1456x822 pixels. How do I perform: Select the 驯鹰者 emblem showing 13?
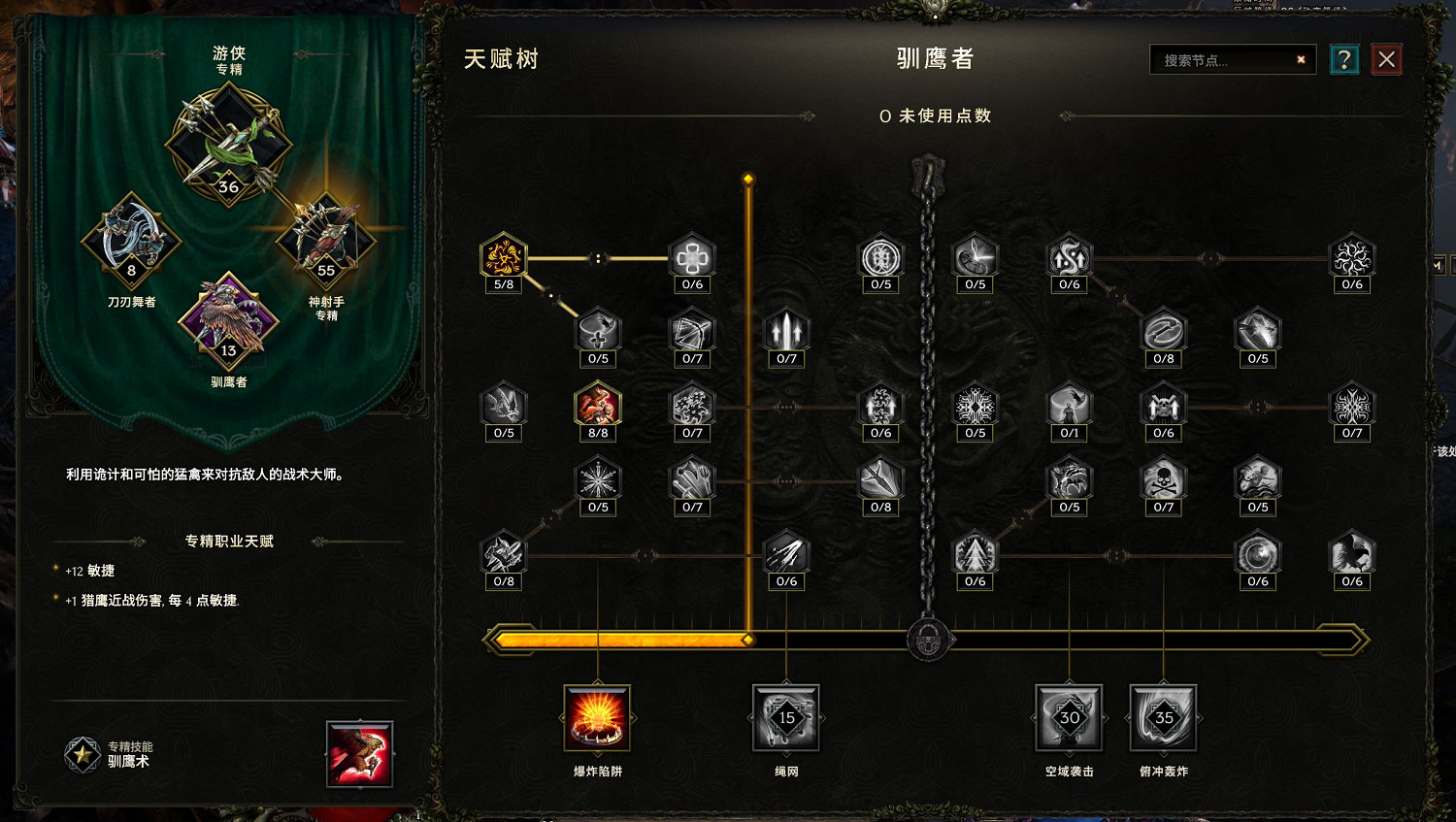[225, 320]
